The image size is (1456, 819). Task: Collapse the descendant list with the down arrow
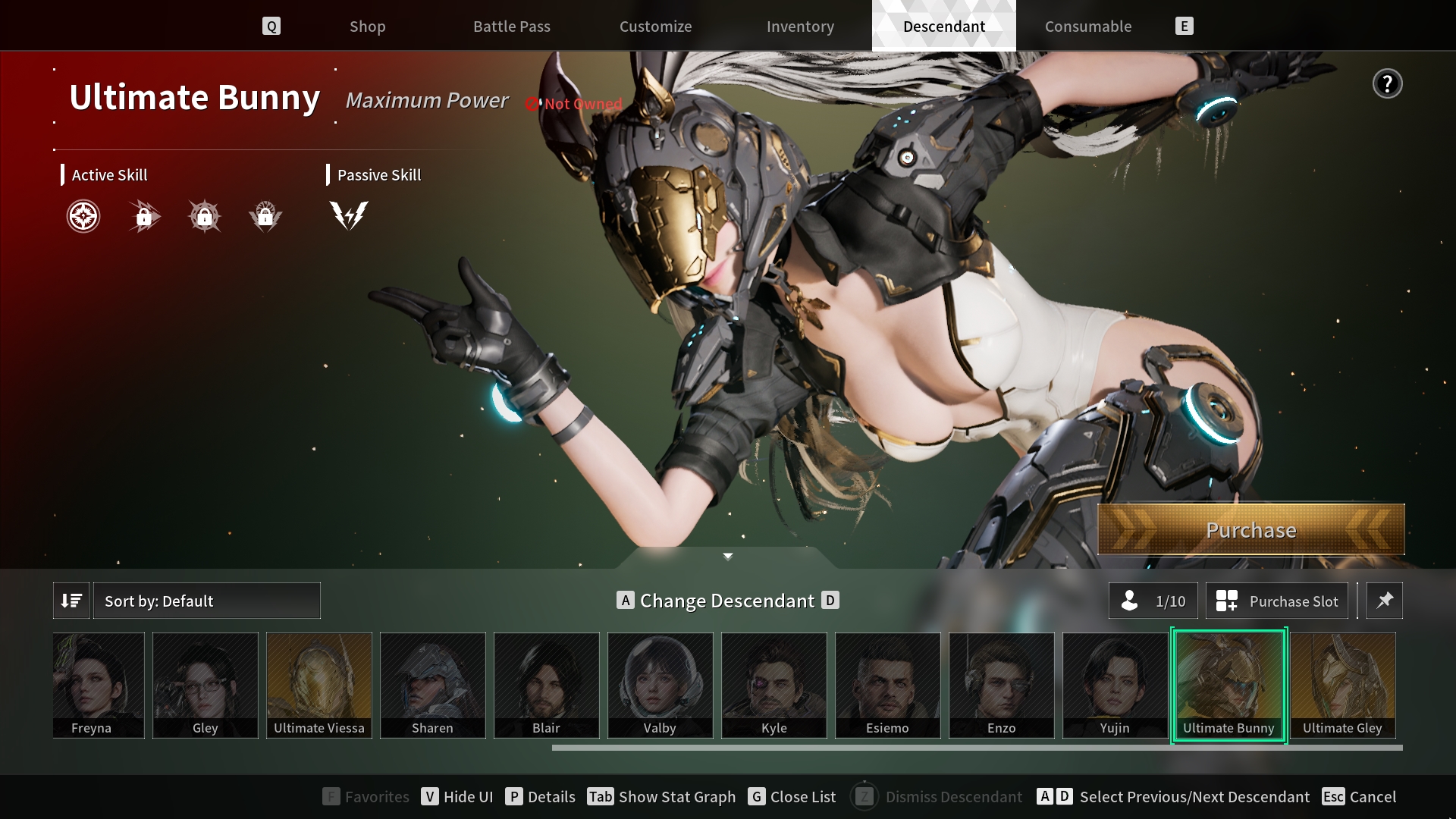728,557
